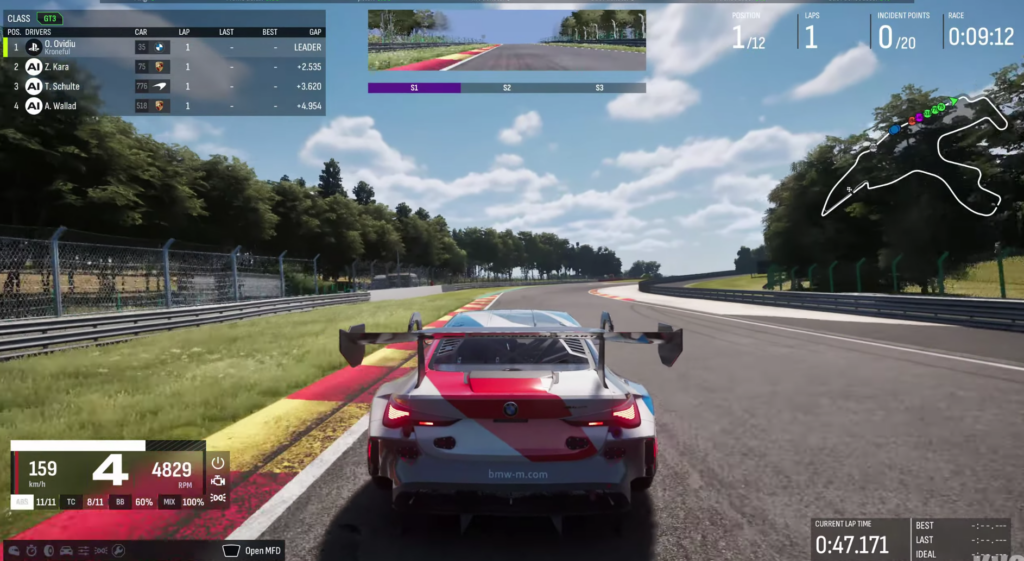
Task: Select the ABS setting label
Action: [x=22, y=502]
